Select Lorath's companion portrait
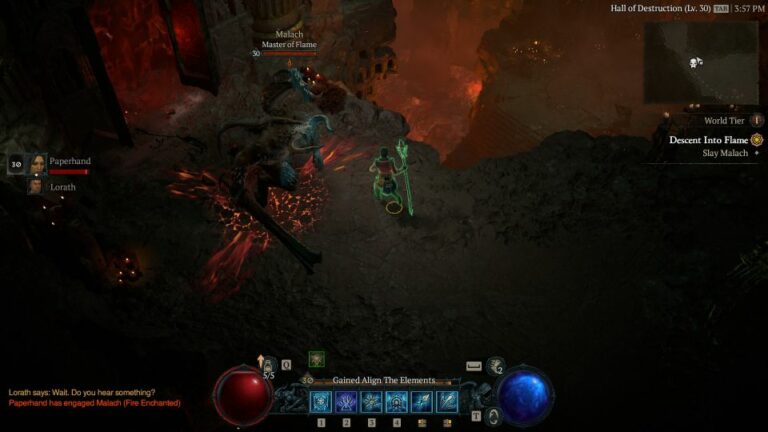The width and height of the screenshot is (768, 432). tap(36, 186)
